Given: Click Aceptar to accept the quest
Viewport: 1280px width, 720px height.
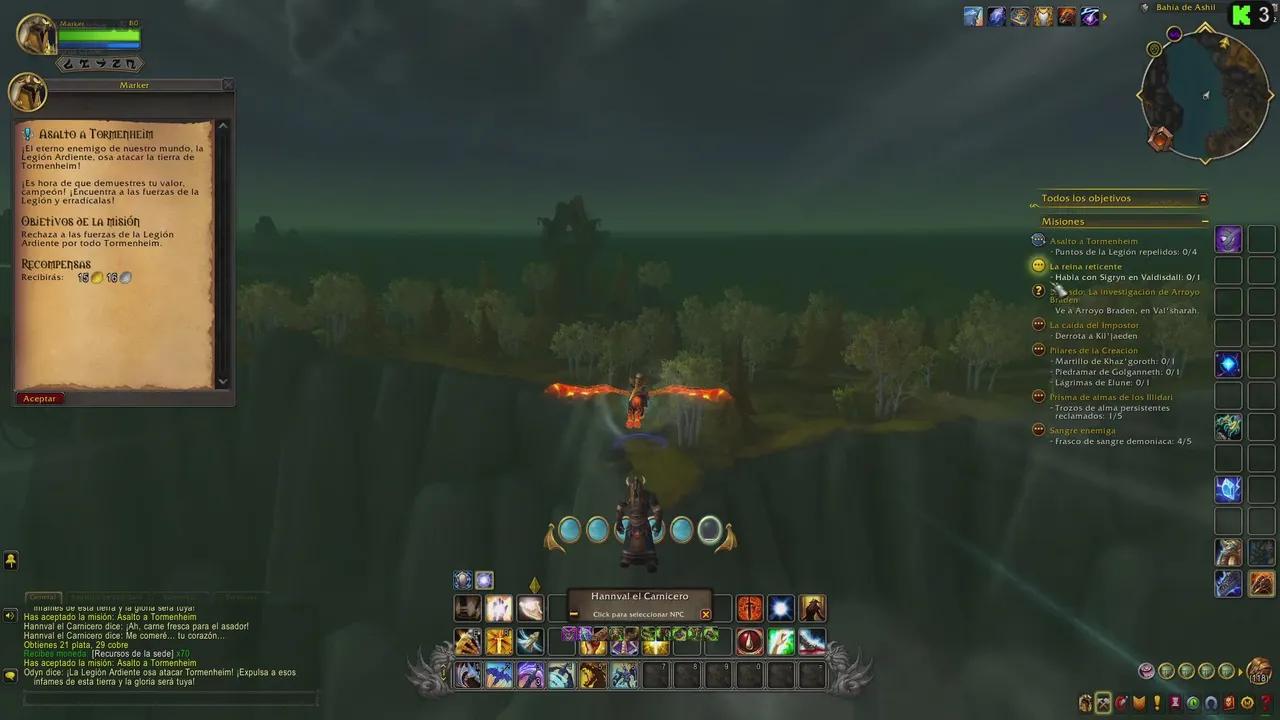Looking at the screenshot, I should tap(39, 397).
